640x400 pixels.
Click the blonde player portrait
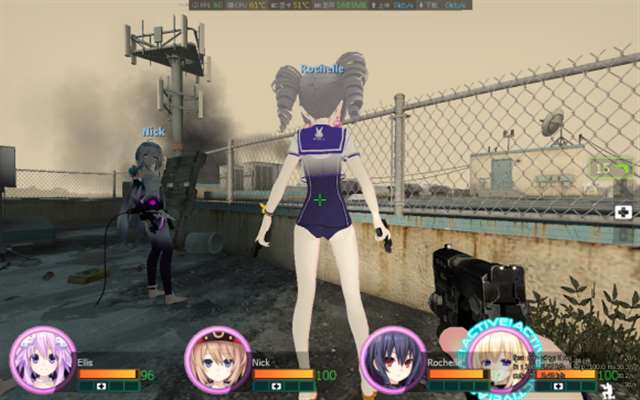coord(496,362)
